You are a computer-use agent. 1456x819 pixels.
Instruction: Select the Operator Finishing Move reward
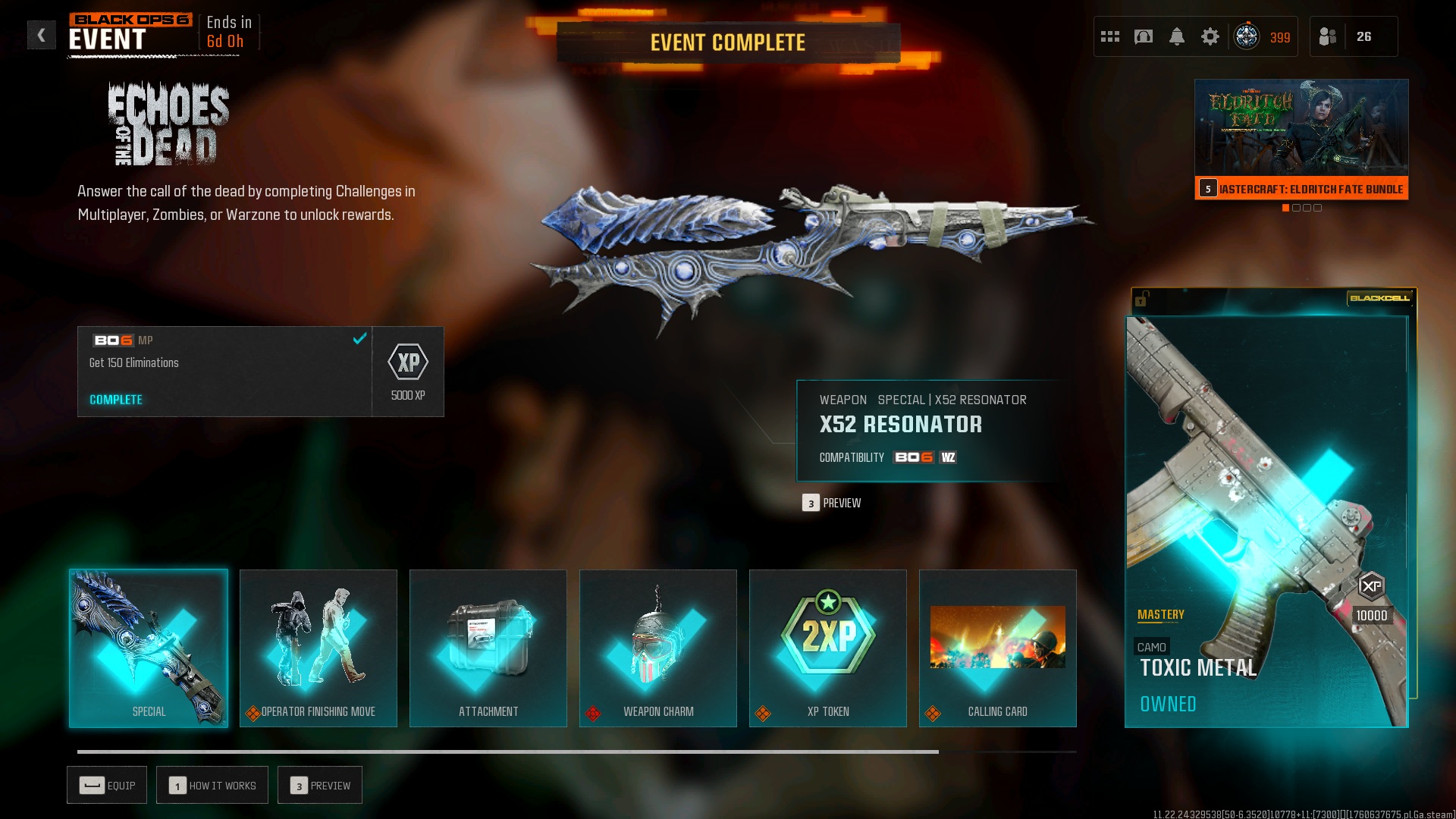318,648
